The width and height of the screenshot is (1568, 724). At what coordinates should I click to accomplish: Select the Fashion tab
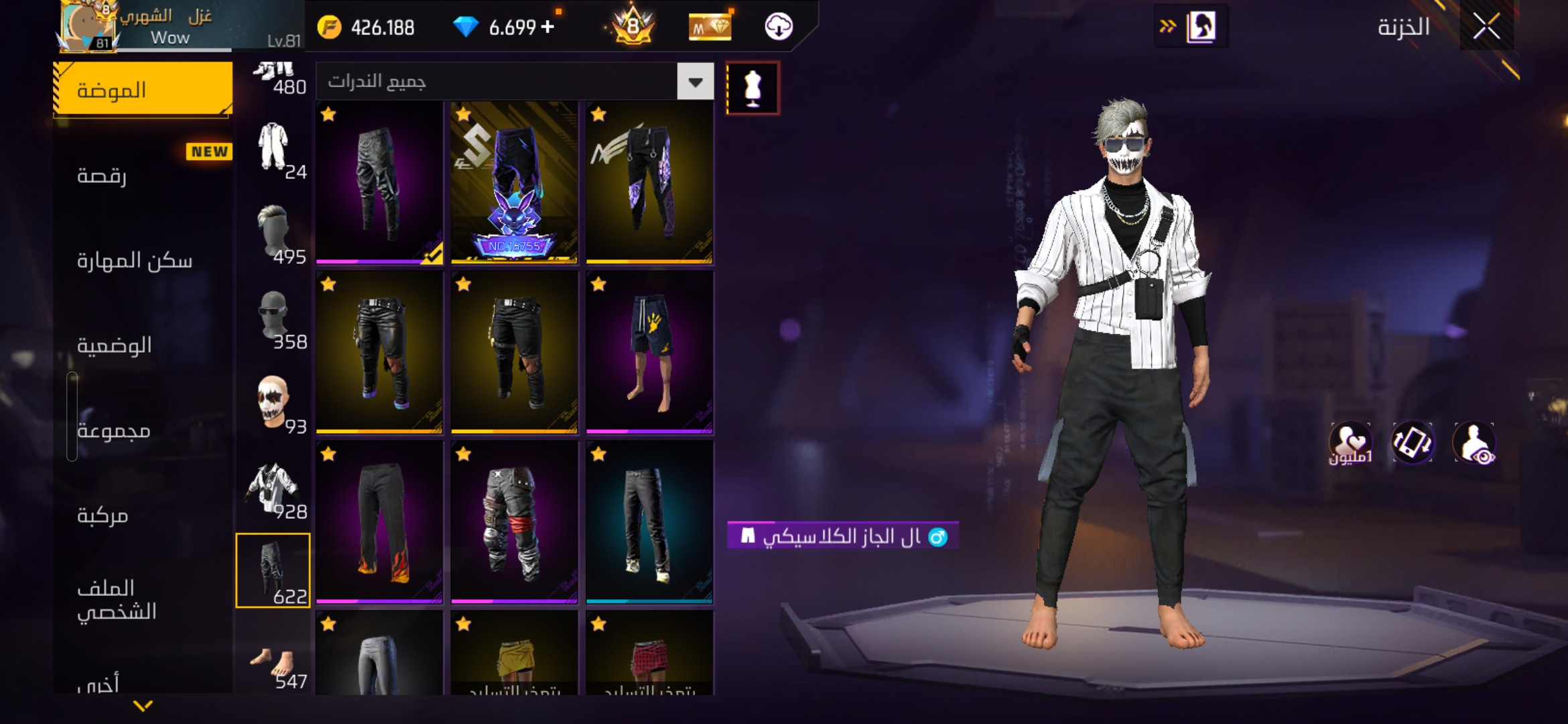tap(143, 90)
